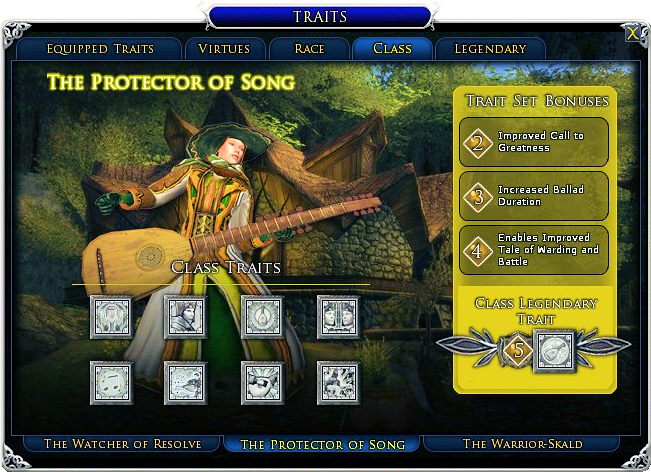
Task: Switch to The Warrior-Skald trait line
Action: [x=524, y=444]
